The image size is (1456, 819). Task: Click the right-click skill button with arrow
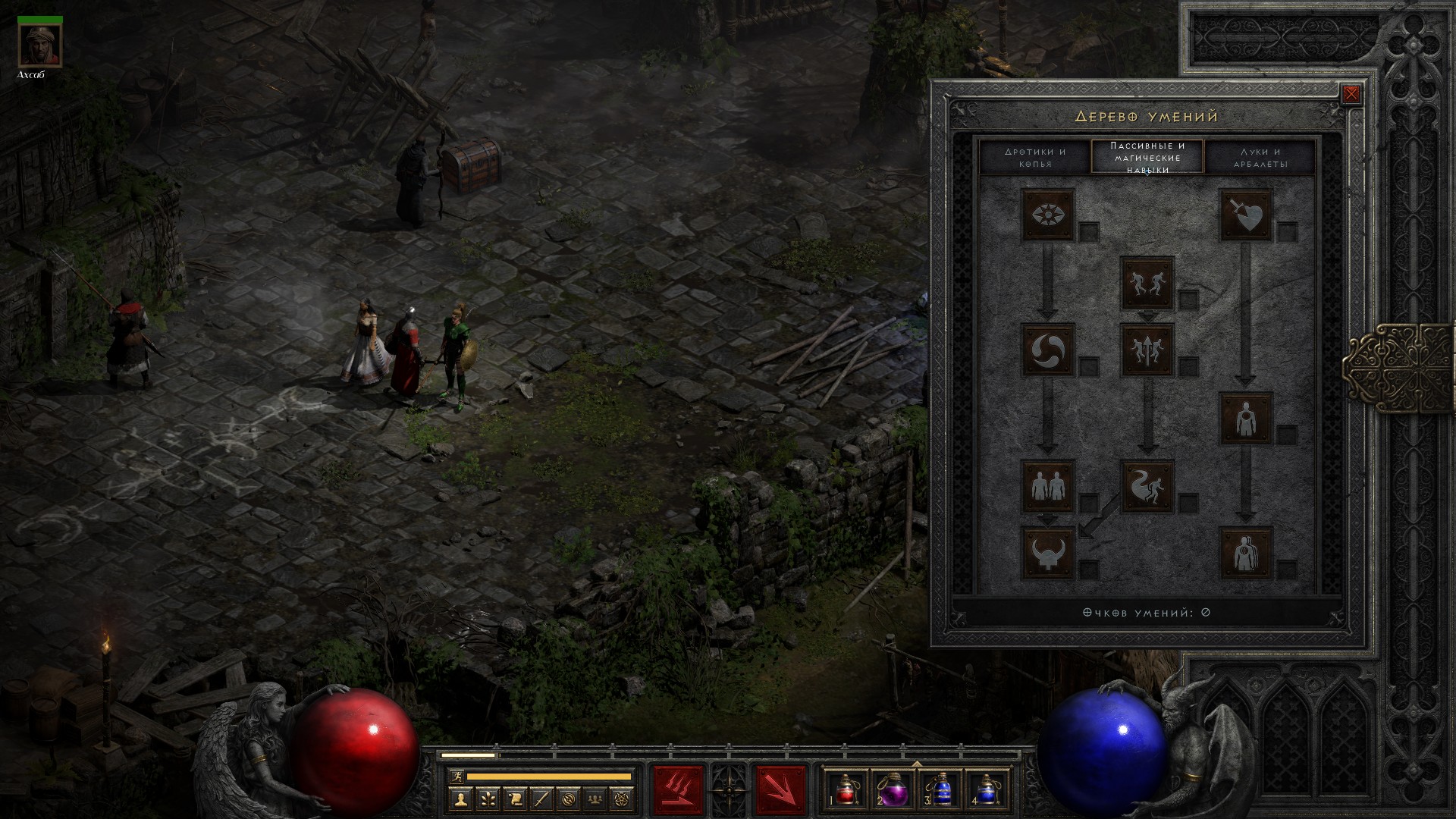pos(780,790)
